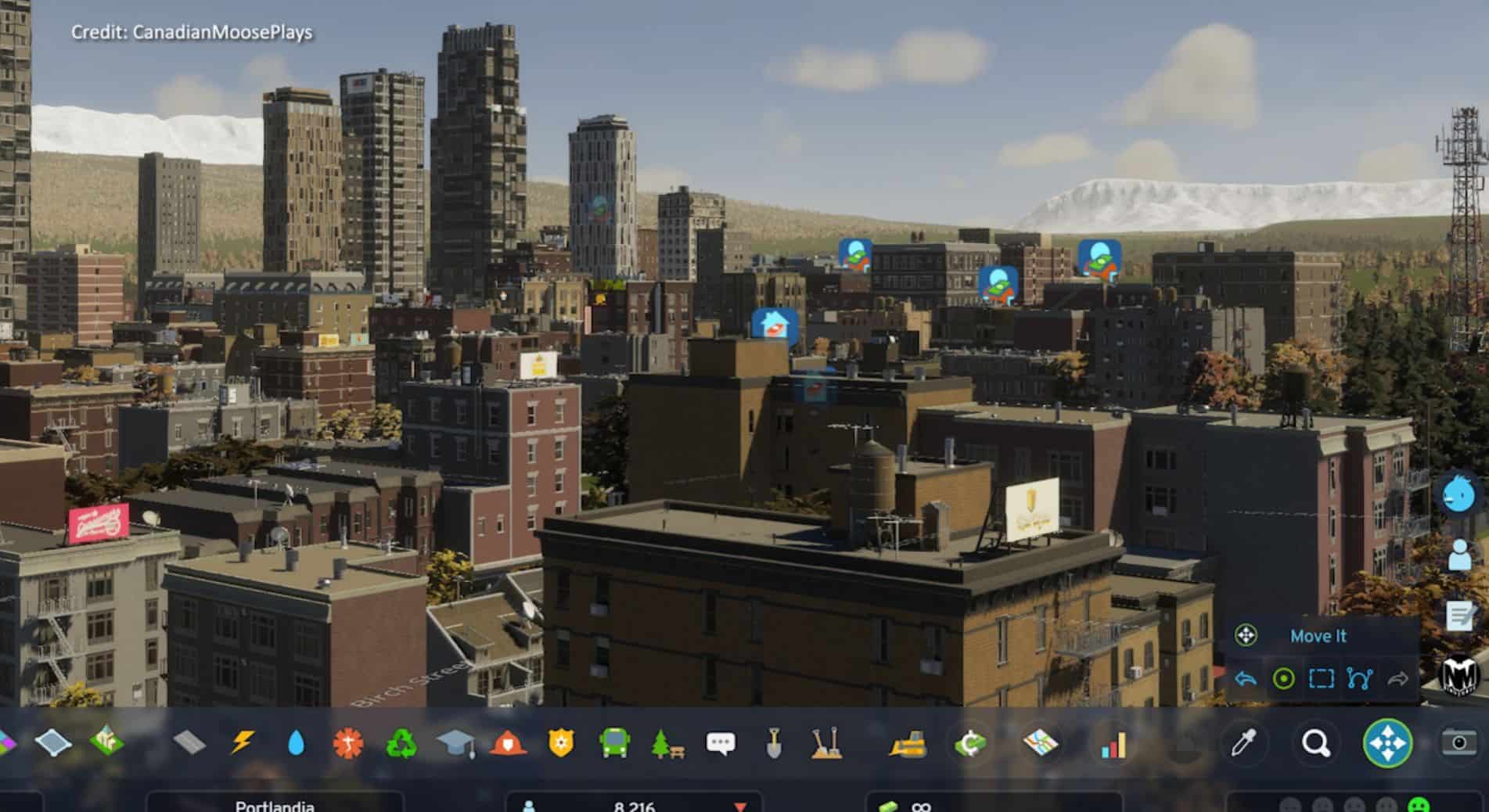Open the green bus Transportation menu
1489x812 pixels.
[x=615, y=743]
